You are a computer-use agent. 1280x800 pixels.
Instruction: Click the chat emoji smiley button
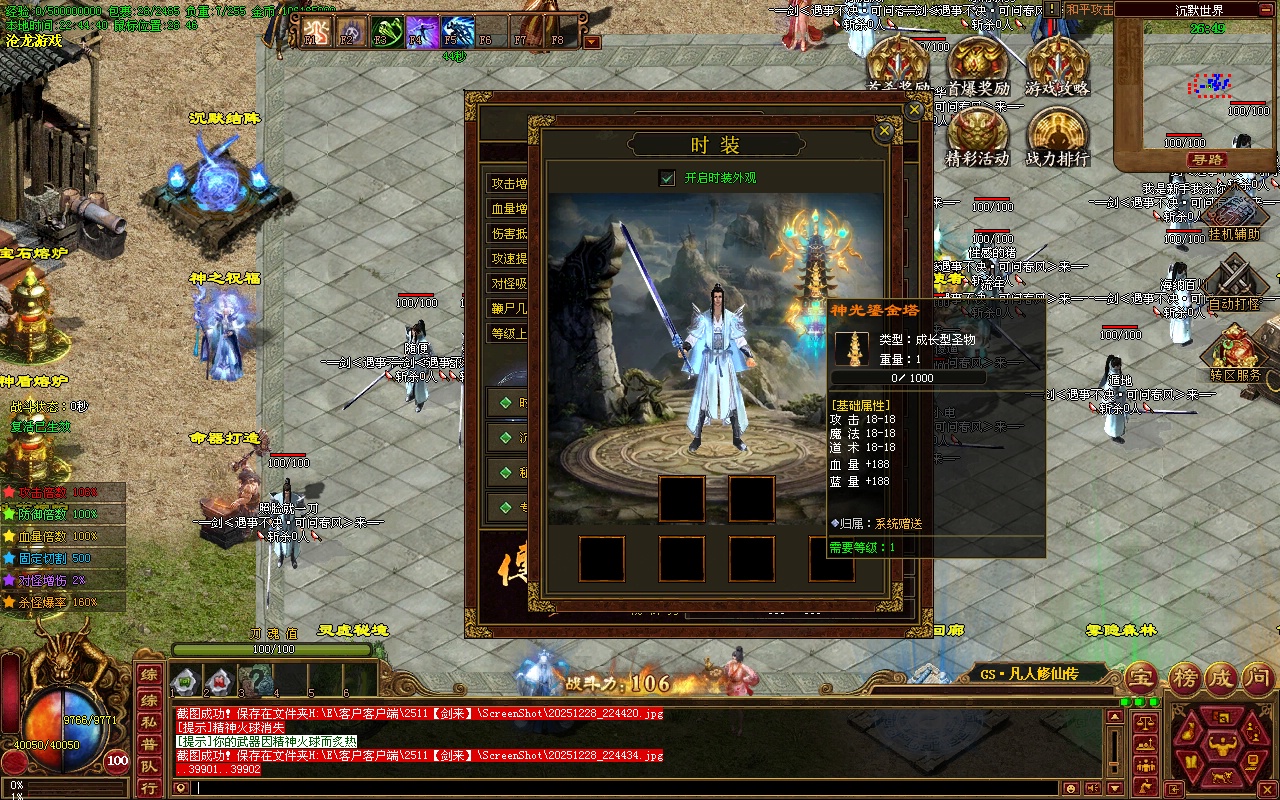(1070, 788)
